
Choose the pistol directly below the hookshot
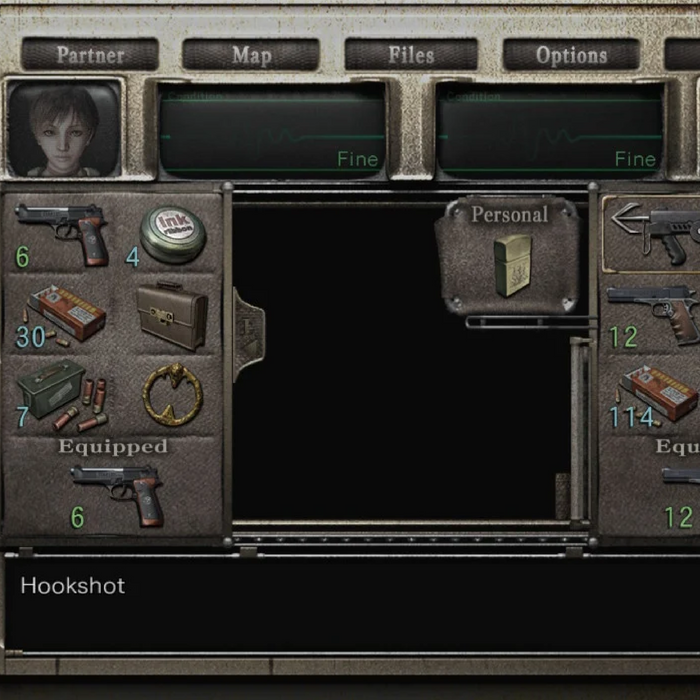tap(657, 312)
